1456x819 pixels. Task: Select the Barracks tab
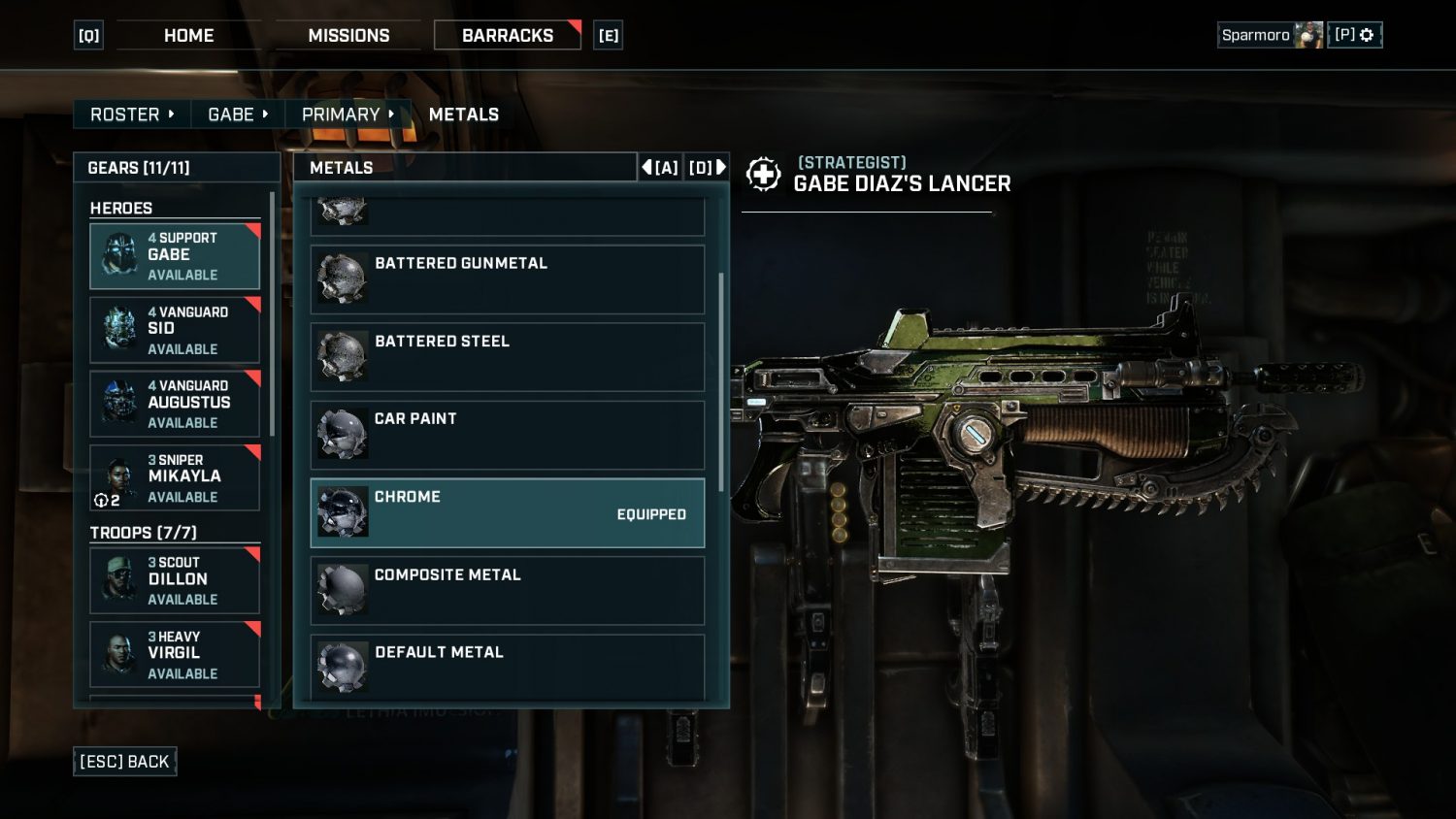click(x=507, y=36)
